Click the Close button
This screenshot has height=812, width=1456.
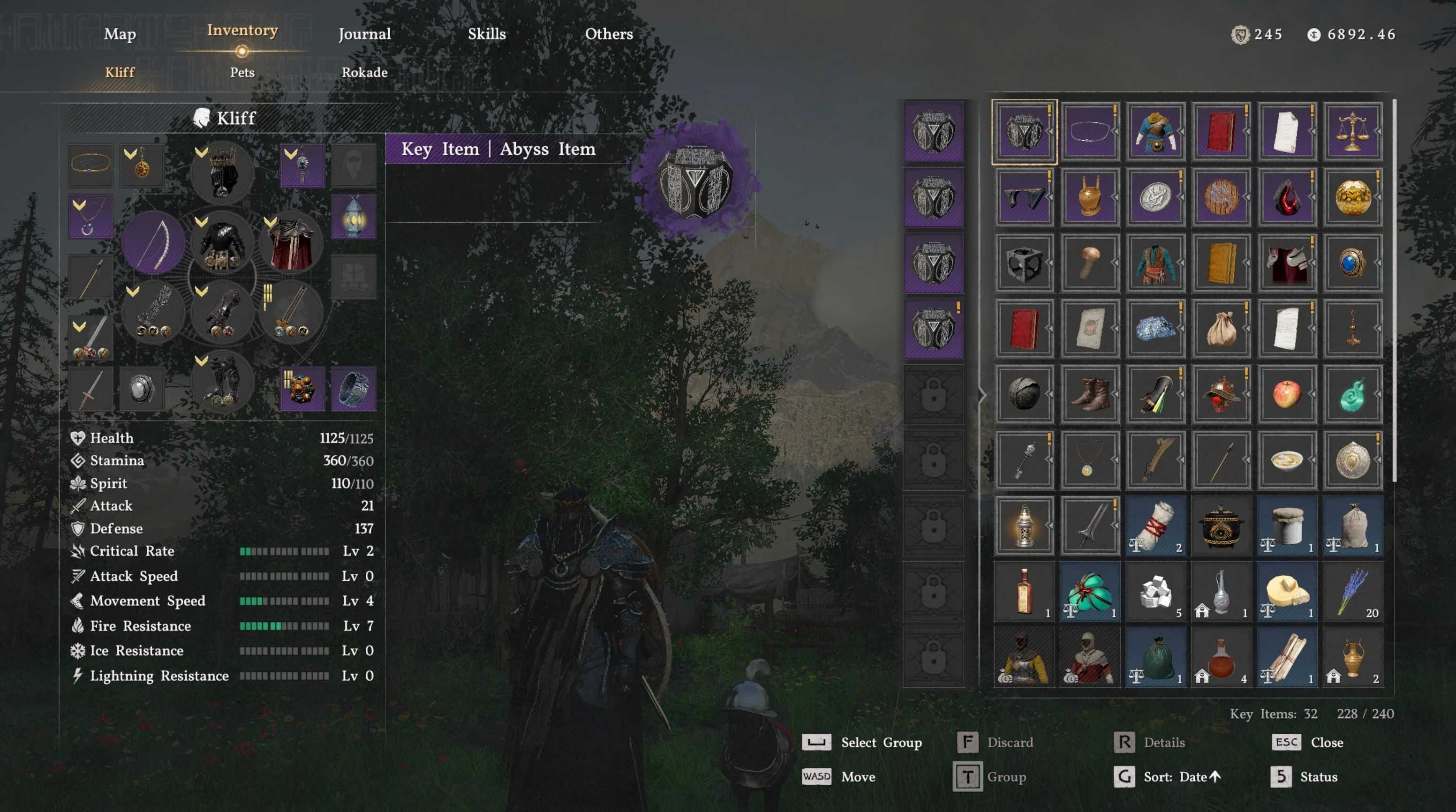[1326, 742]
